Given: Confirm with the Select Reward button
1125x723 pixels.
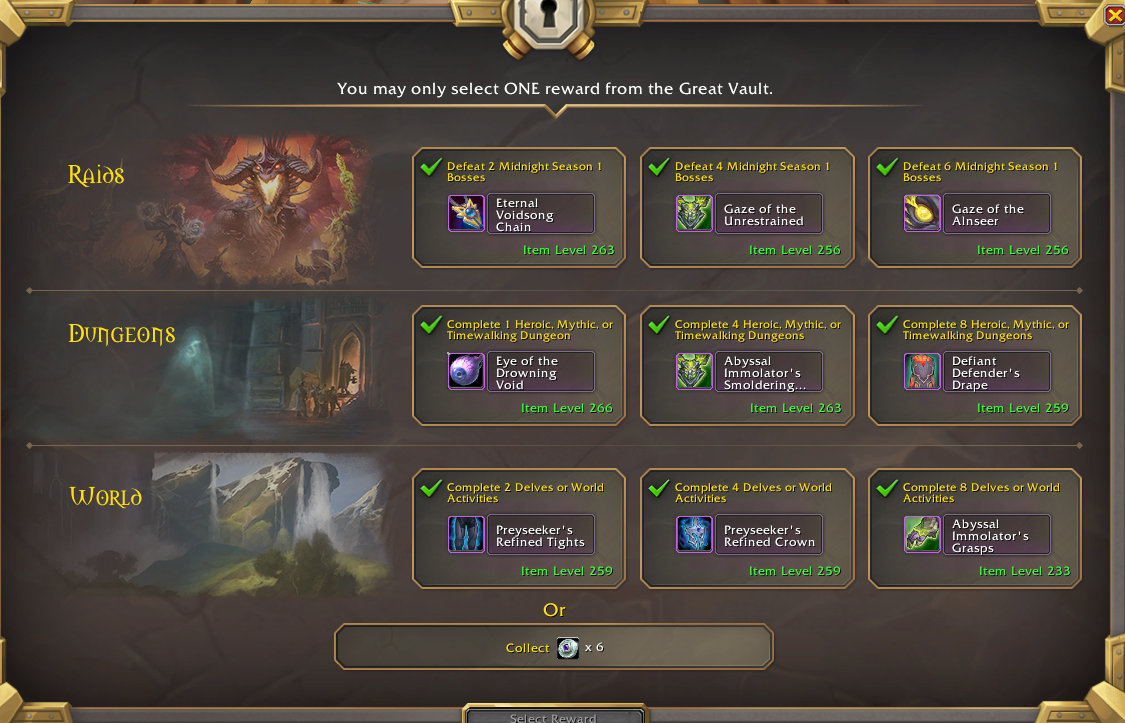Looking at the screenshot, I should tap(554, 716).
